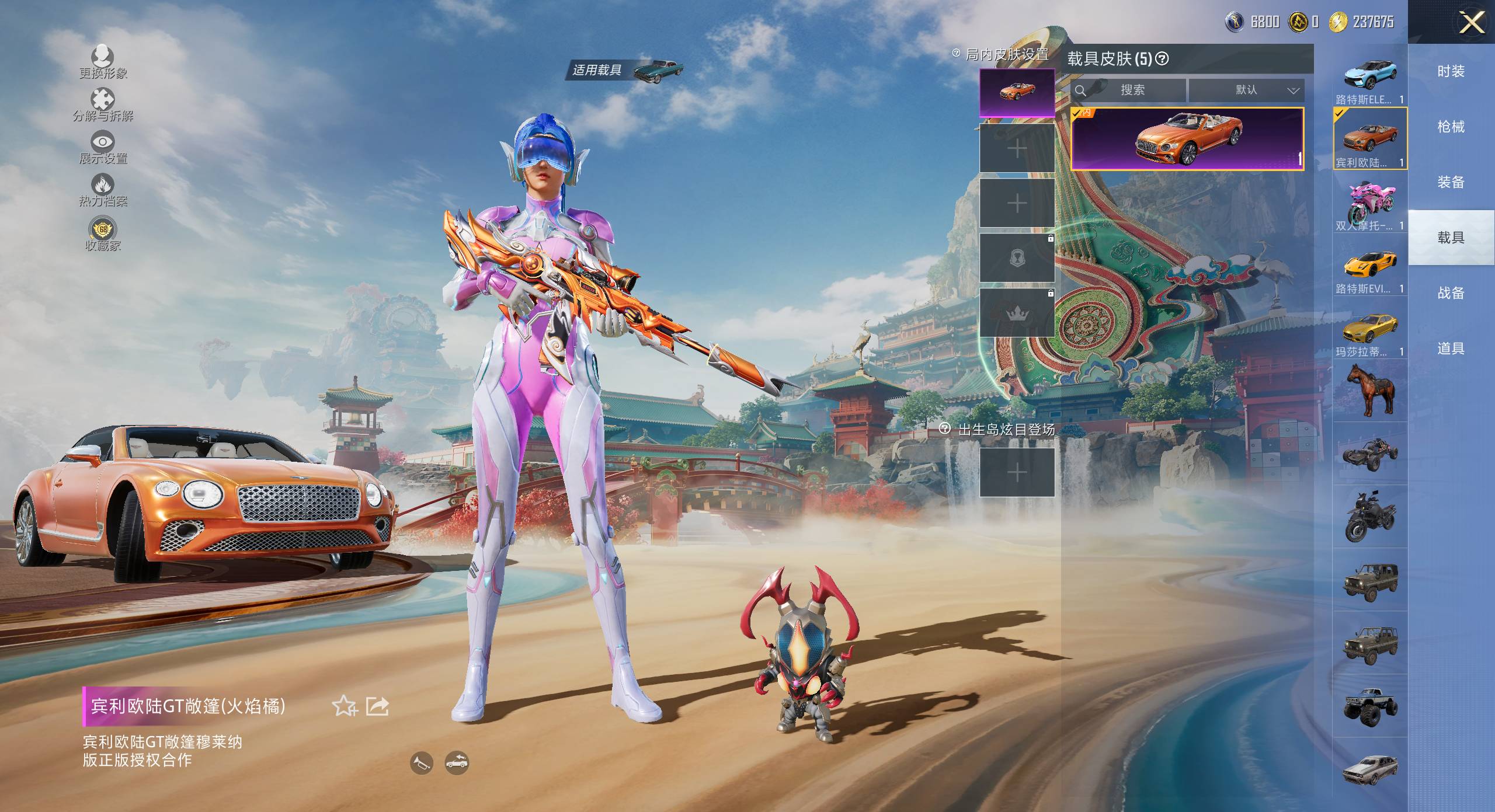This screenshot has height=812, width=1495.
Task: Open the 收藏家 badge
Action: click(103, 229)
